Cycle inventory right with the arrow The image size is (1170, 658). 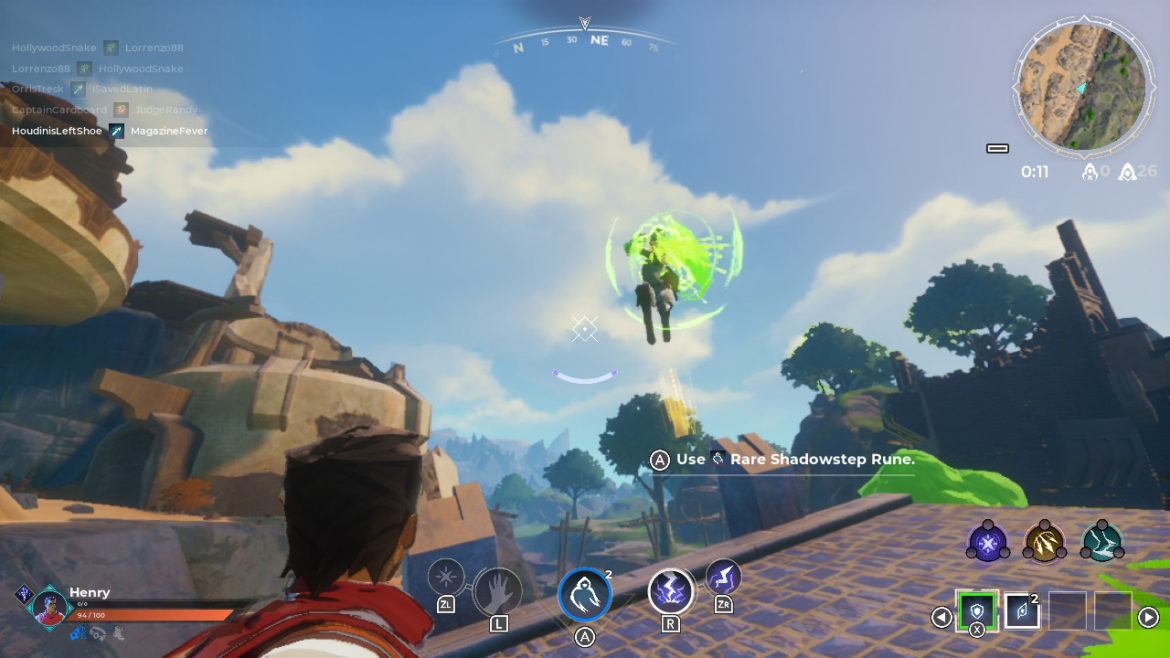(1148, 617)
